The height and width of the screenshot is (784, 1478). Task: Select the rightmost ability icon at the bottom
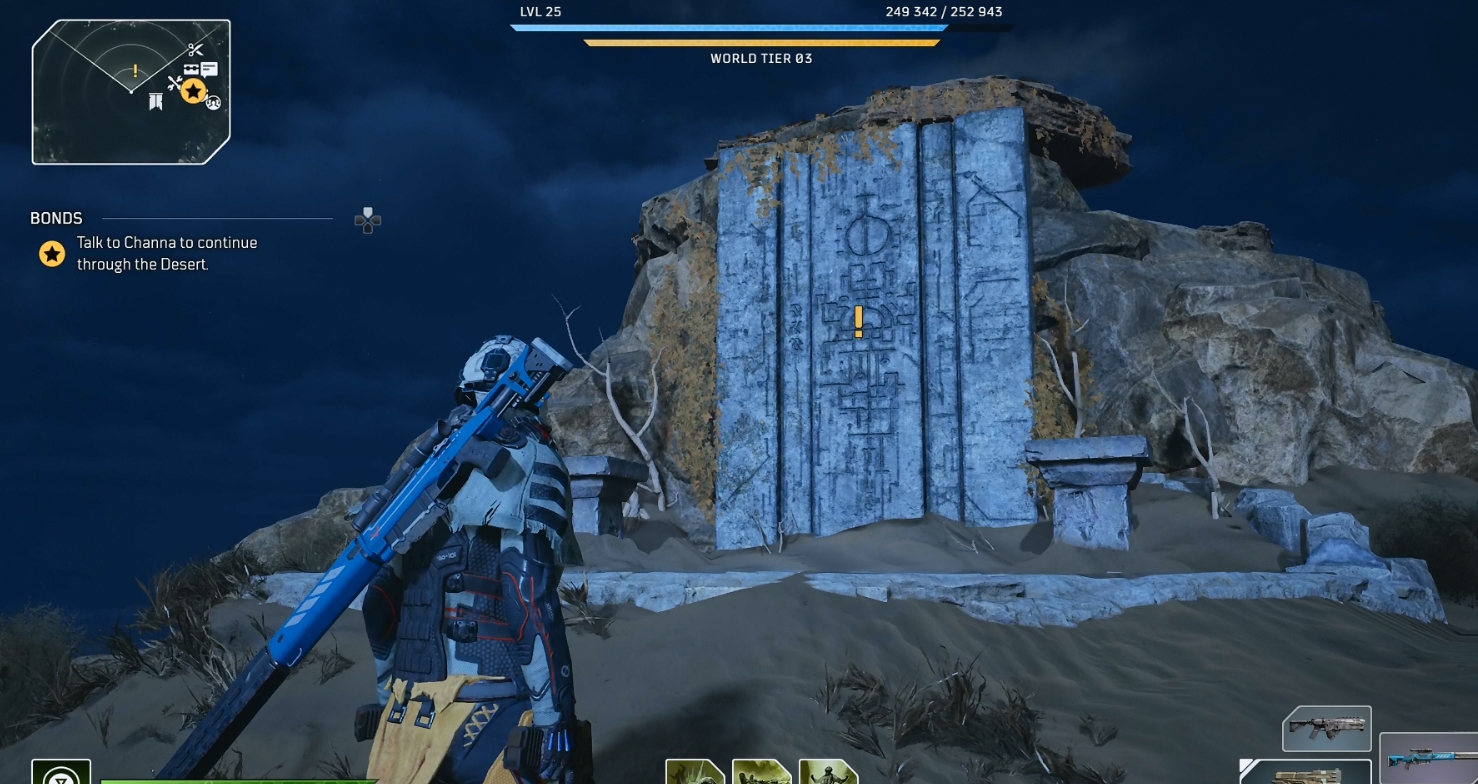point(828,775)
